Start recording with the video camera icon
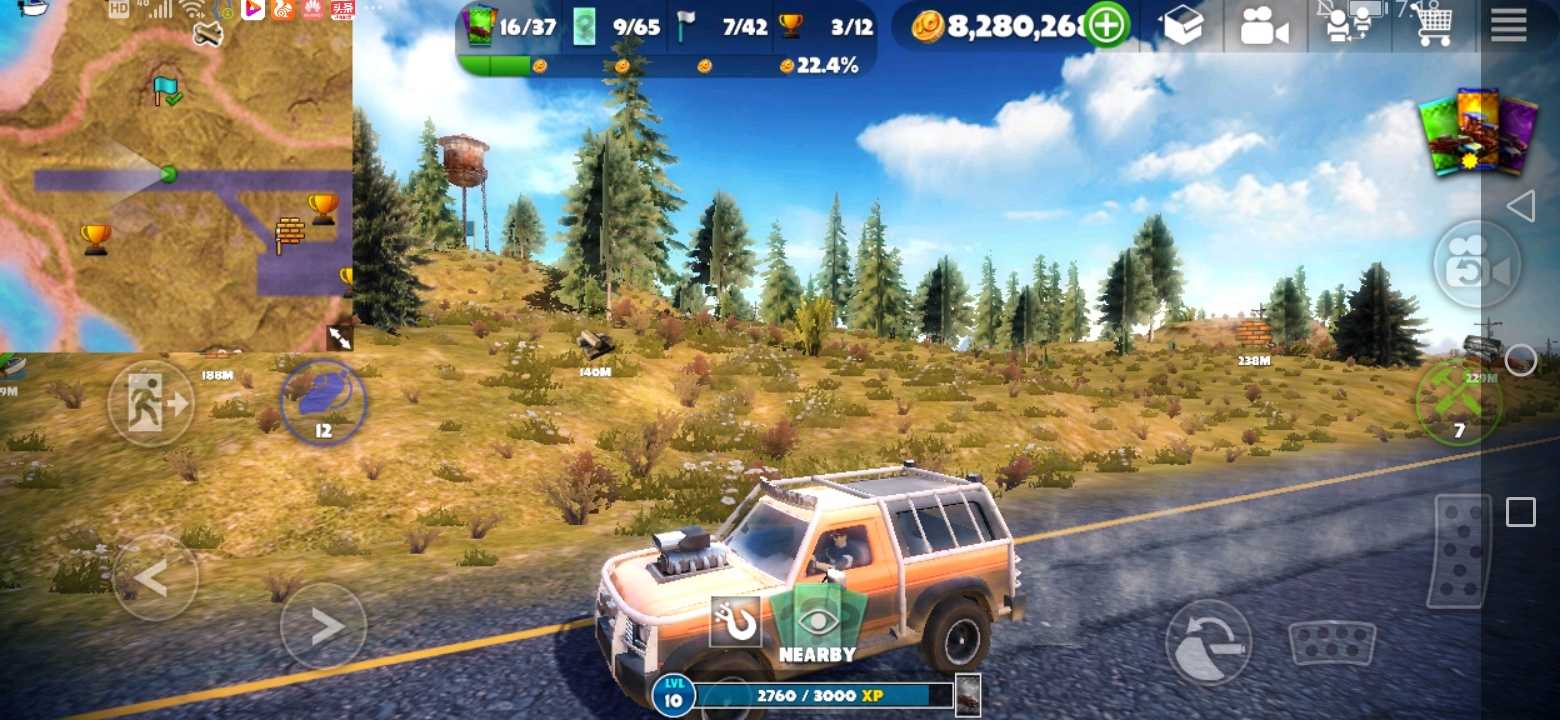This screenshot has width=1560, height=720. click(x=1264, y=27)
